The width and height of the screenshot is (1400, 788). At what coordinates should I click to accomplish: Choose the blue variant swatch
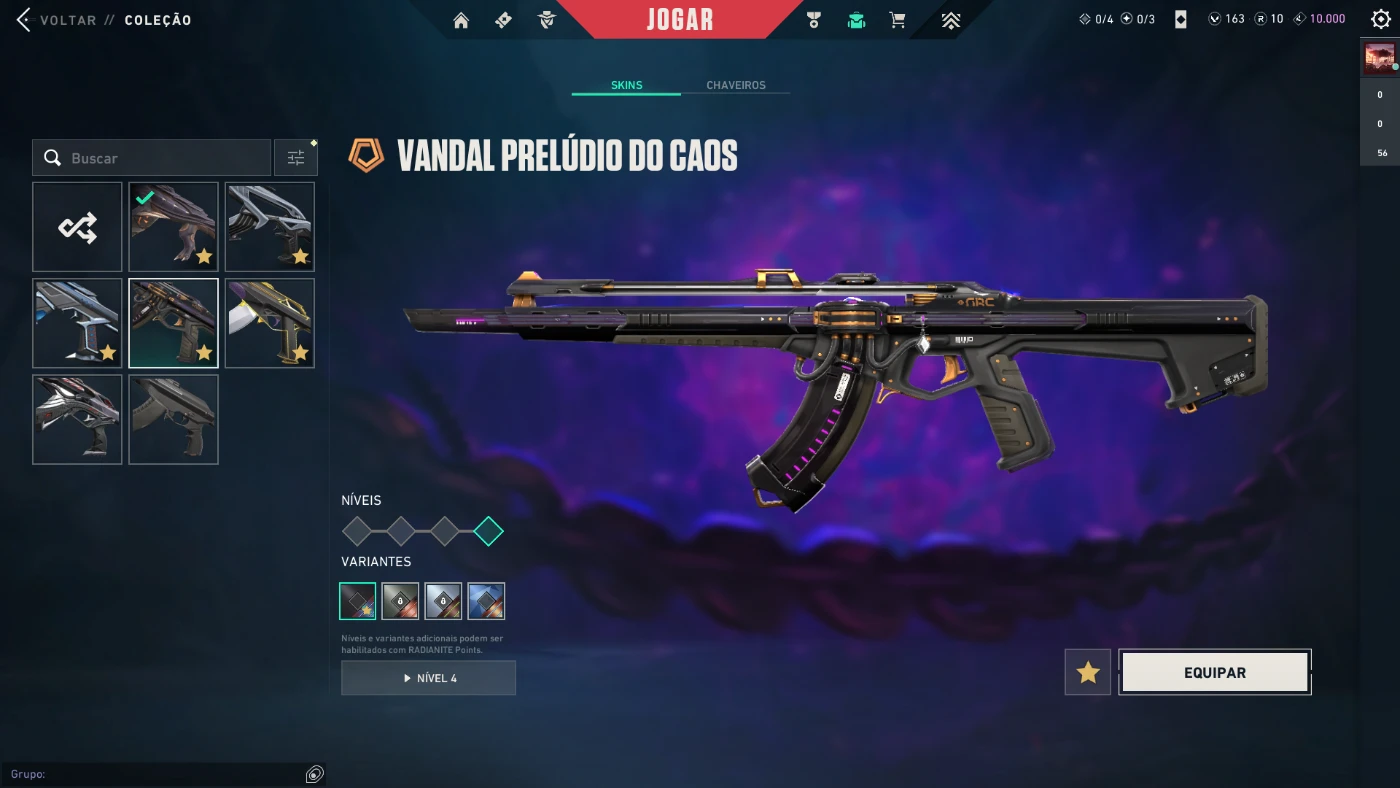486,601
